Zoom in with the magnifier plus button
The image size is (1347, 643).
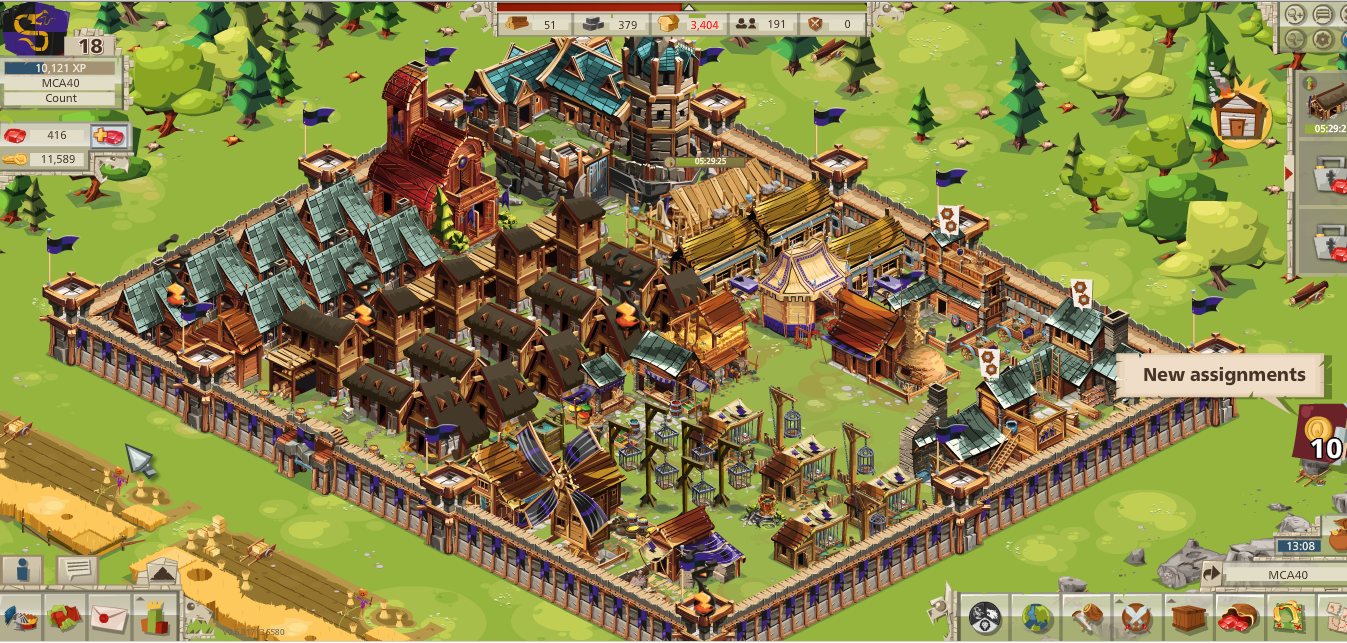1296,15
